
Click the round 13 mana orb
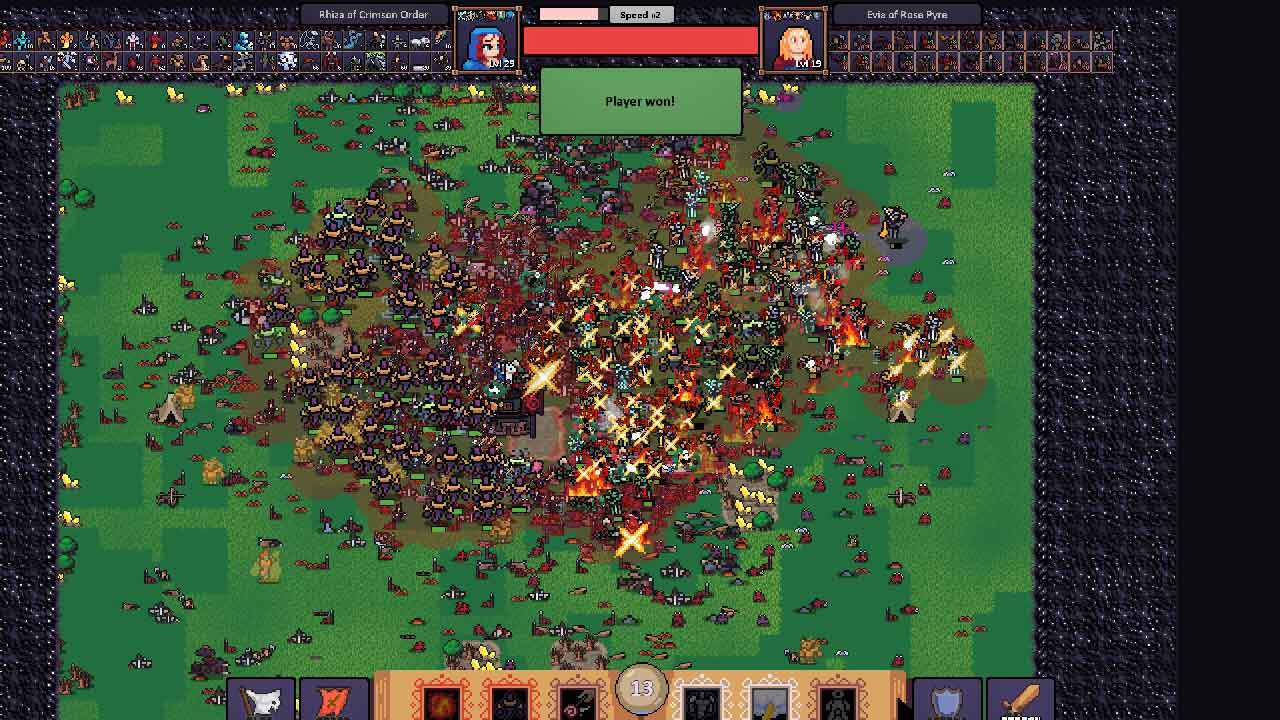641,689
